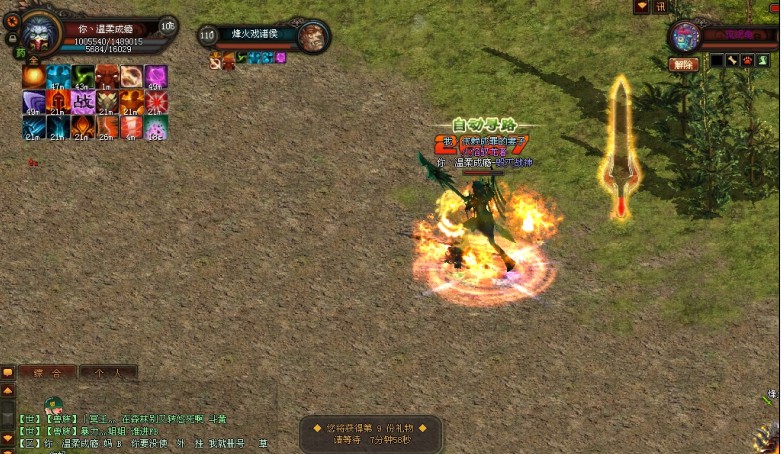The height and width of the screenshot is (454, 781).
Task: Click the 解除 dismiss button
Action: (683, 64)
